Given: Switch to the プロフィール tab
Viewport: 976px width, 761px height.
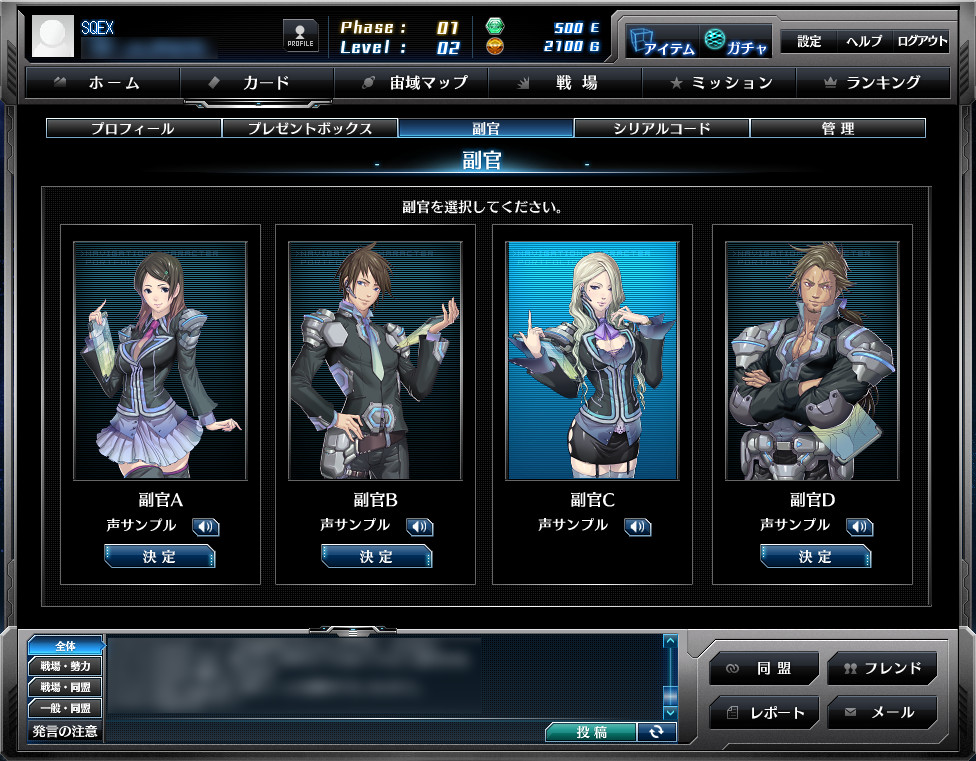Looking at the screenshot, I should (133, 128).
